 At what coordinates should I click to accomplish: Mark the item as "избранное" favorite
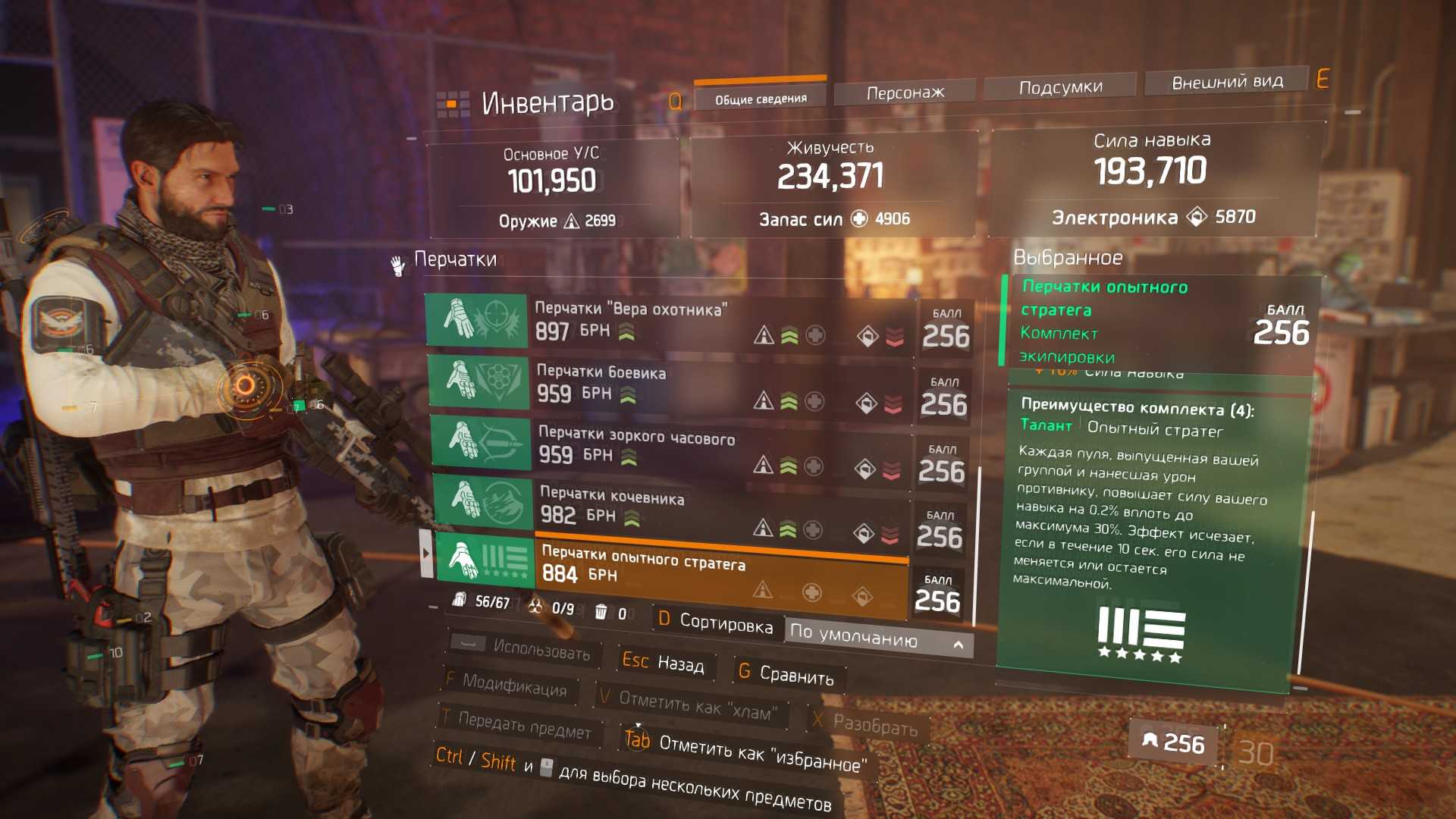743,749
